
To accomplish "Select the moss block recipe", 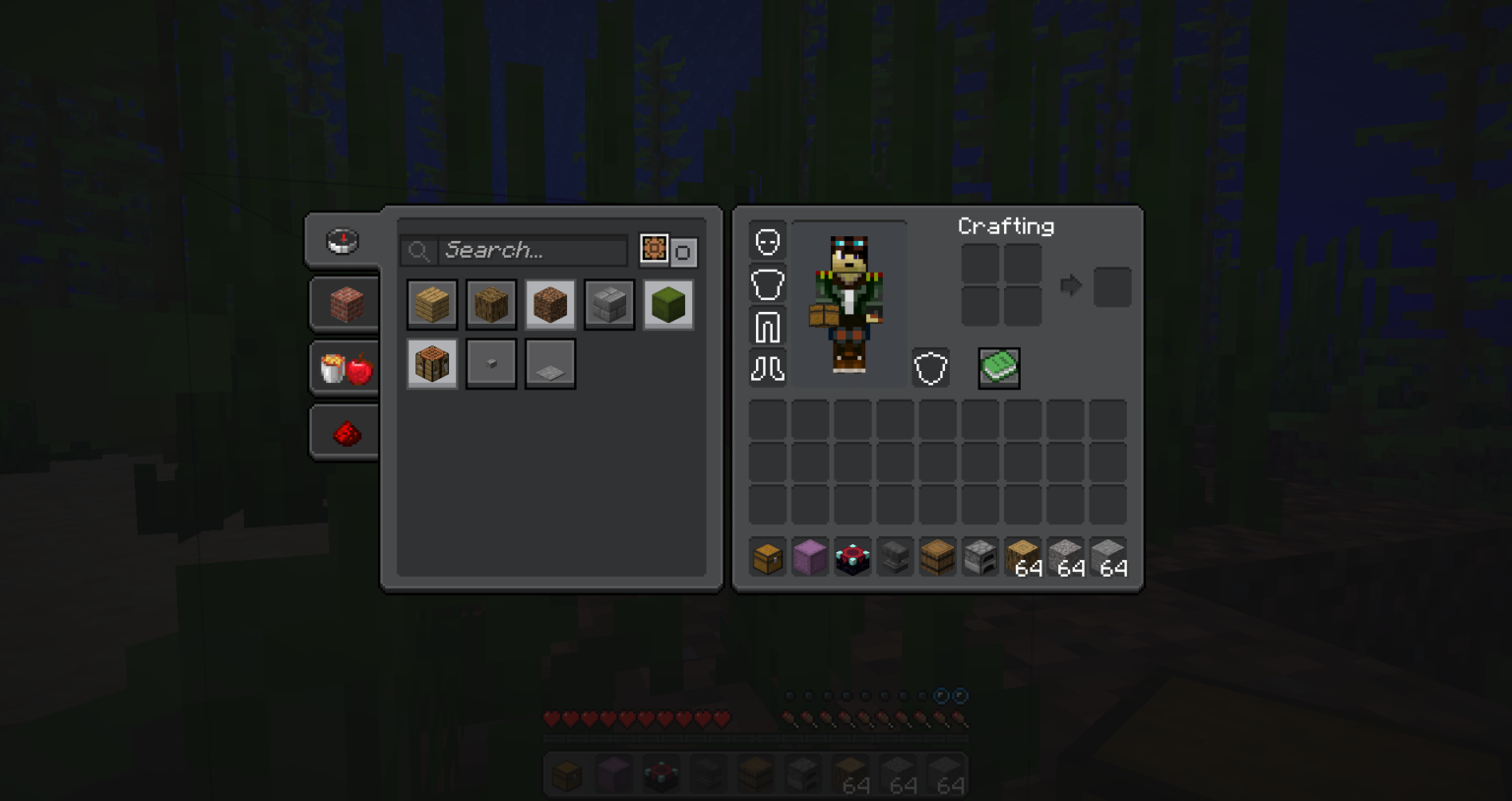I will (x=668, y=304).
